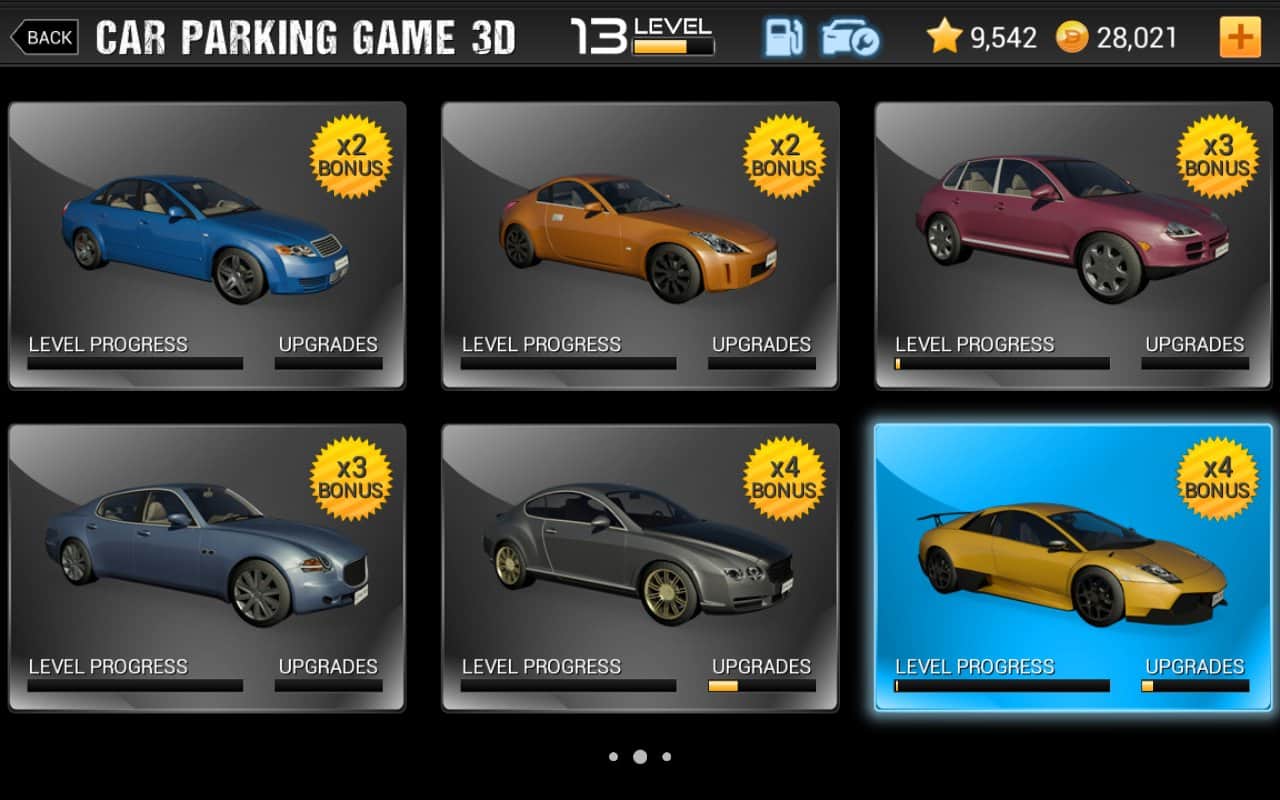Select the blue sedan car tile
The image size is (1280, 800).
click(x=207, y=245)
